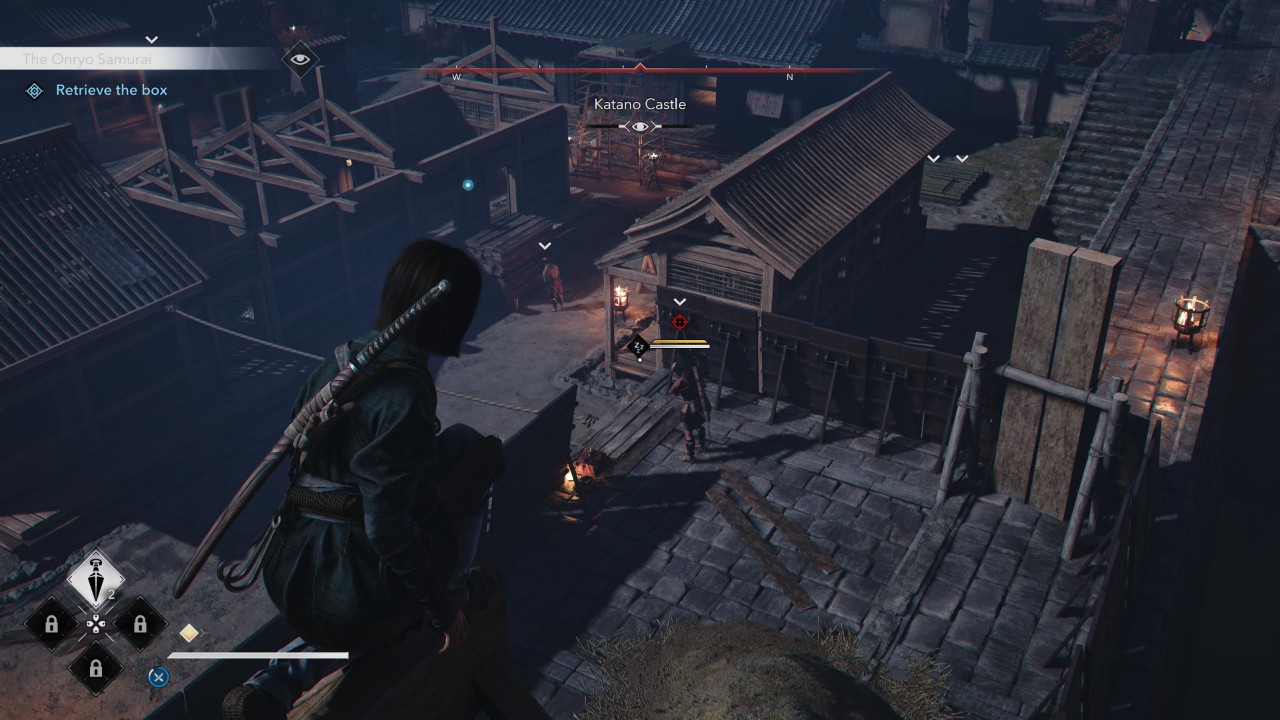
Task: Select the kunai tool slot
Action: (95, 579)
